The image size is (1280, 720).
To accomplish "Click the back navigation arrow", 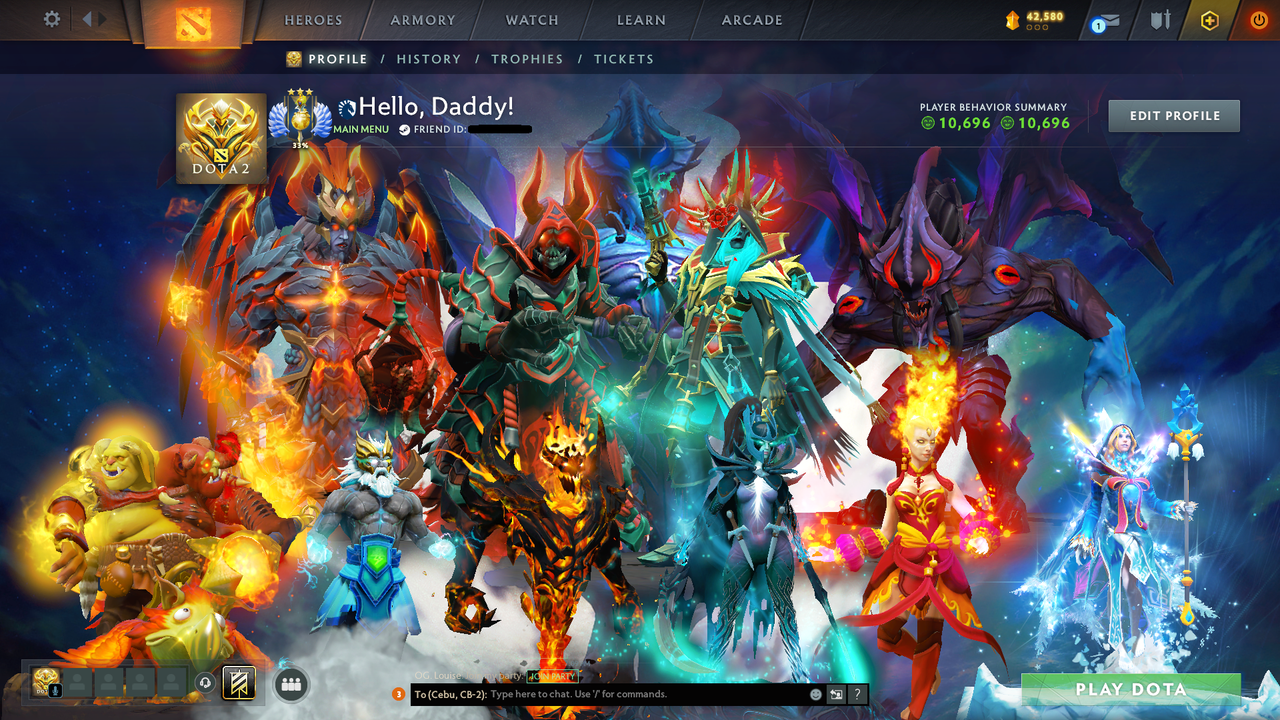I will click(x=85, y=19).
